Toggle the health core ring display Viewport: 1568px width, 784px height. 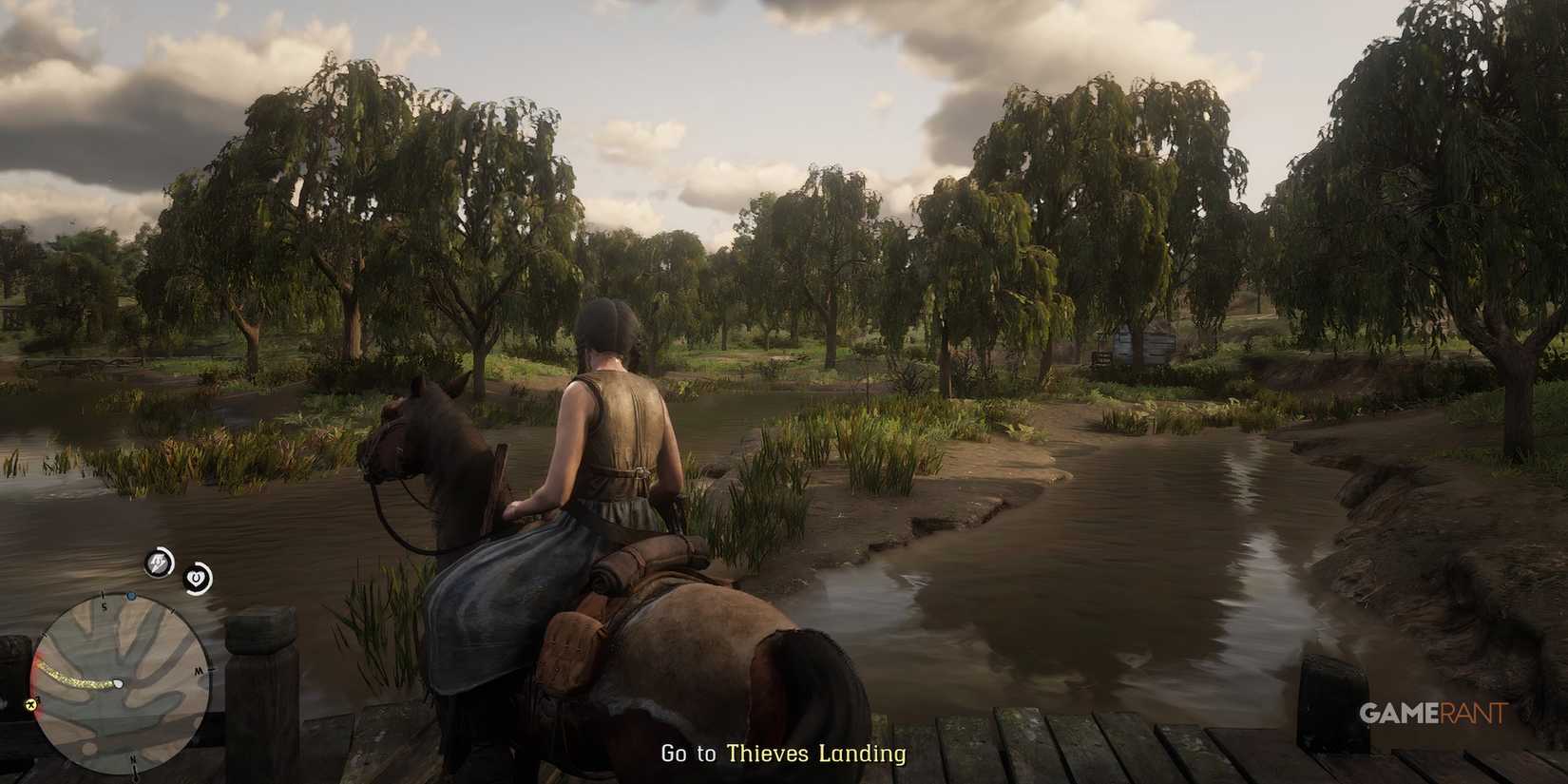[196, 578]
